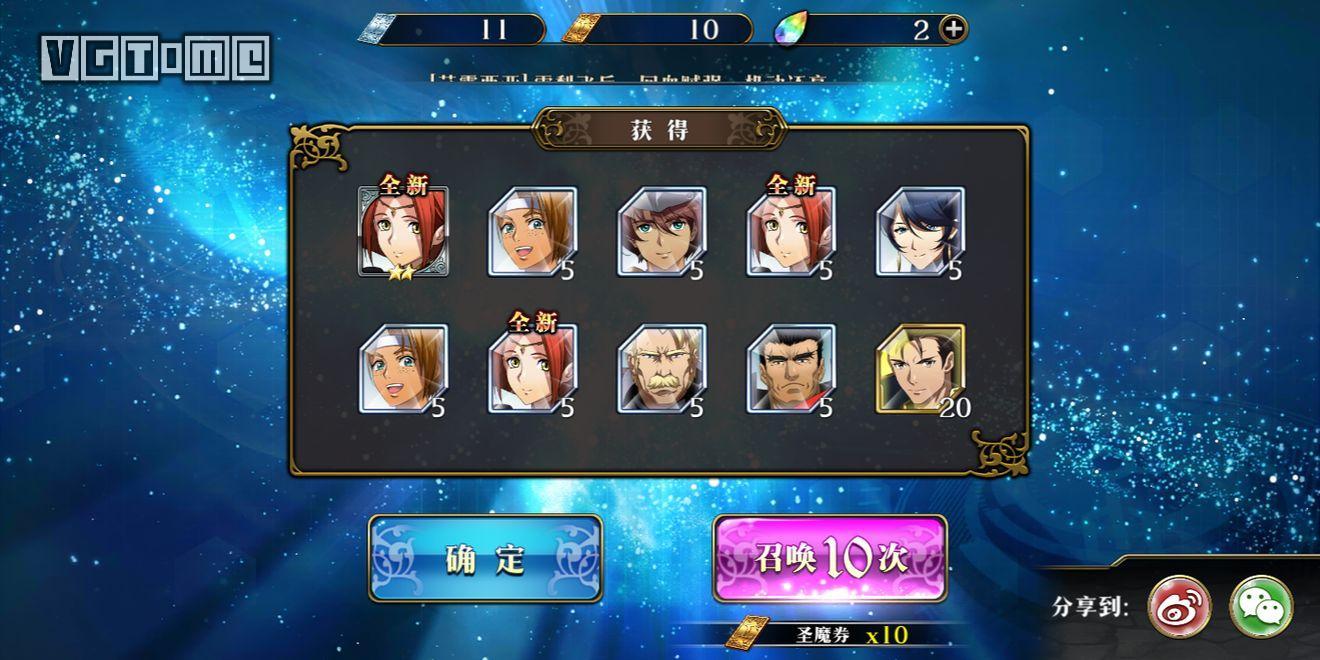Share result to Weibo
The width and height of the screenshot is (1320, 660).
1179,606
